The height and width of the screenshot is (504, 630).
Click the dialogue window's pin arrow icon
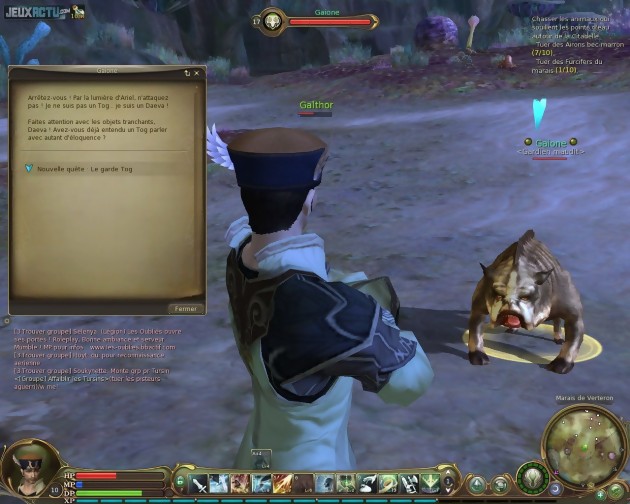coord(186,73)
